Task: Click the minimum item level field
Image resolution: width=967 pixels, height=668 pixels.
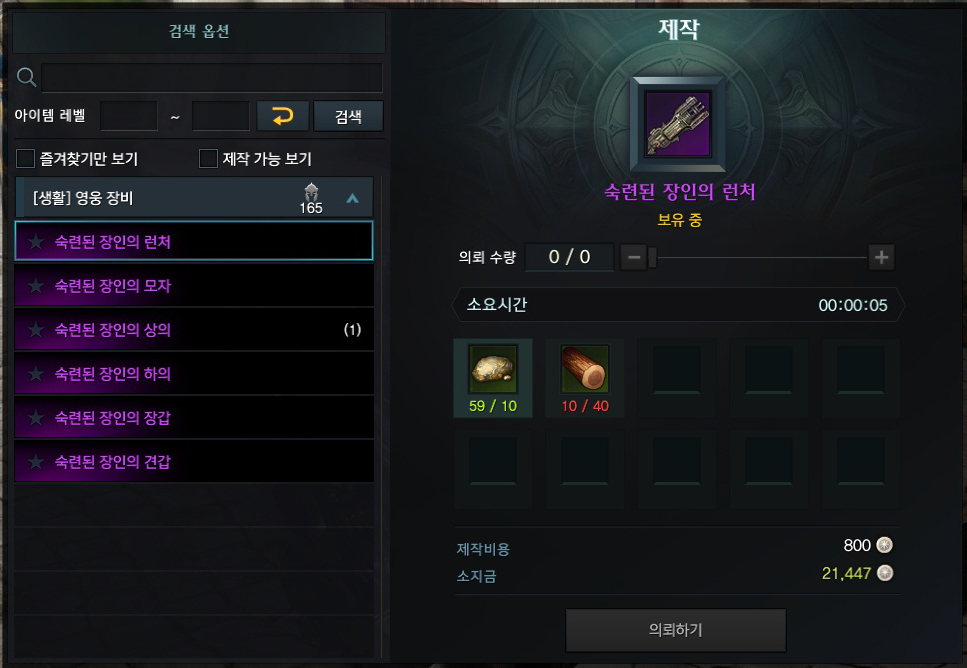Action: pyautogui.click(x=129, y=116)
